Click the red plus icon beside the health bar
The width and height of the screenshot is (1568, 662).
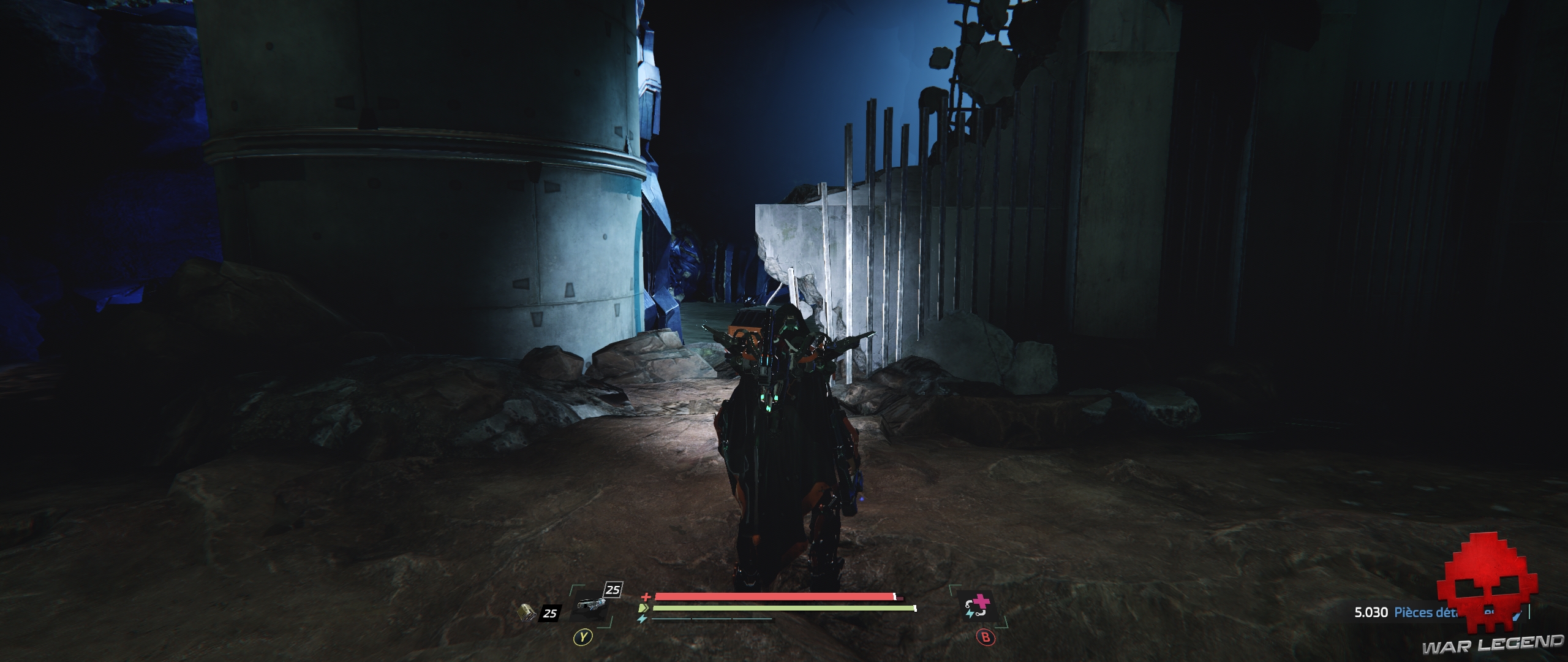(647, 596)
